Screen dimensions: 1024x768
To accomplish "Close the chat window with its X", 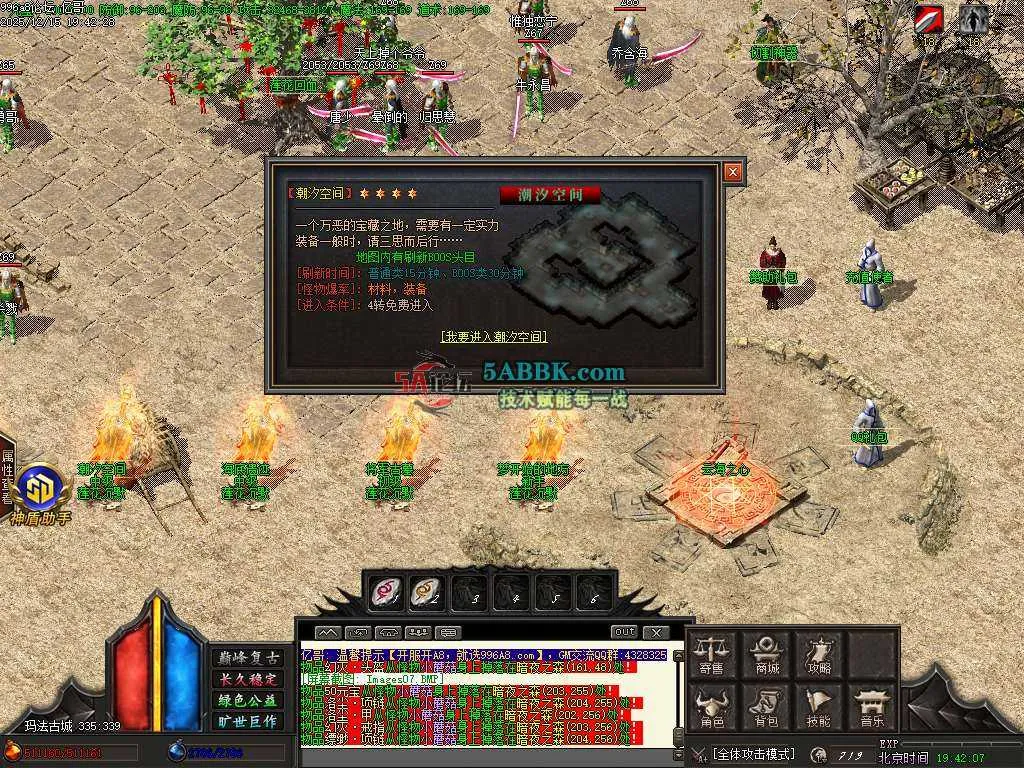I will coord(655,632).
